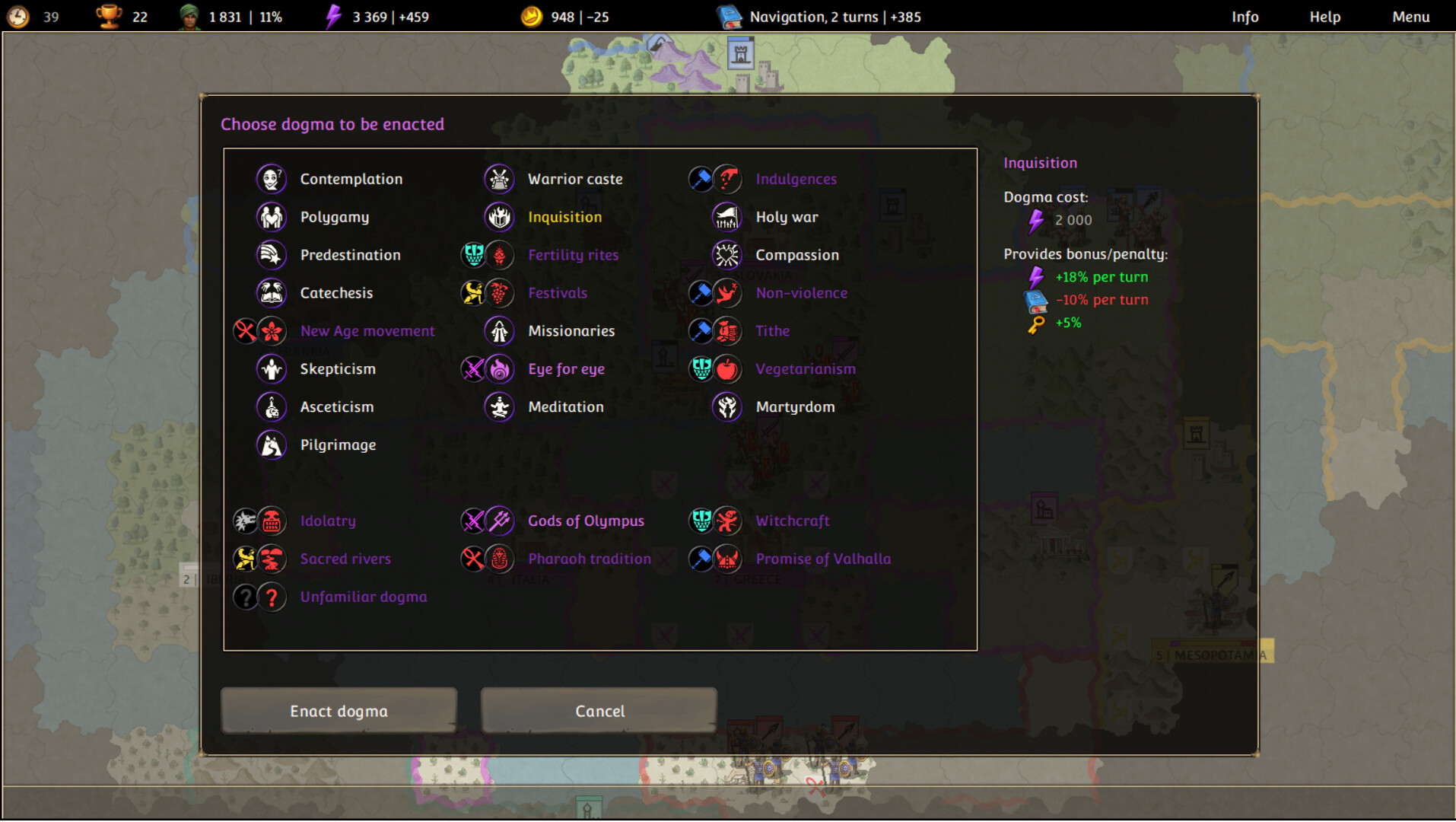Screen dimensions: 1456x822
Task: Click the Martyrdom dogma icon
Action: 727,407
